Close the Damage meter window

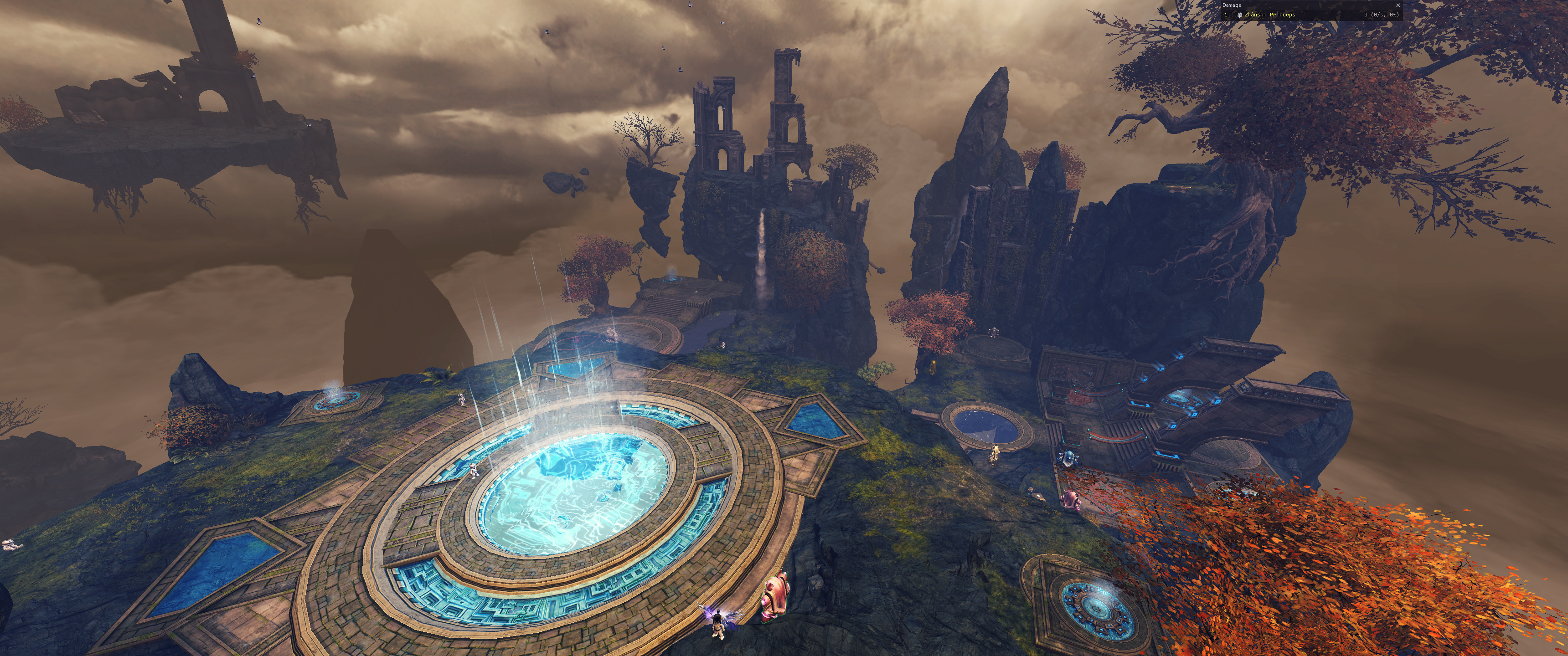pos(1398,5)
